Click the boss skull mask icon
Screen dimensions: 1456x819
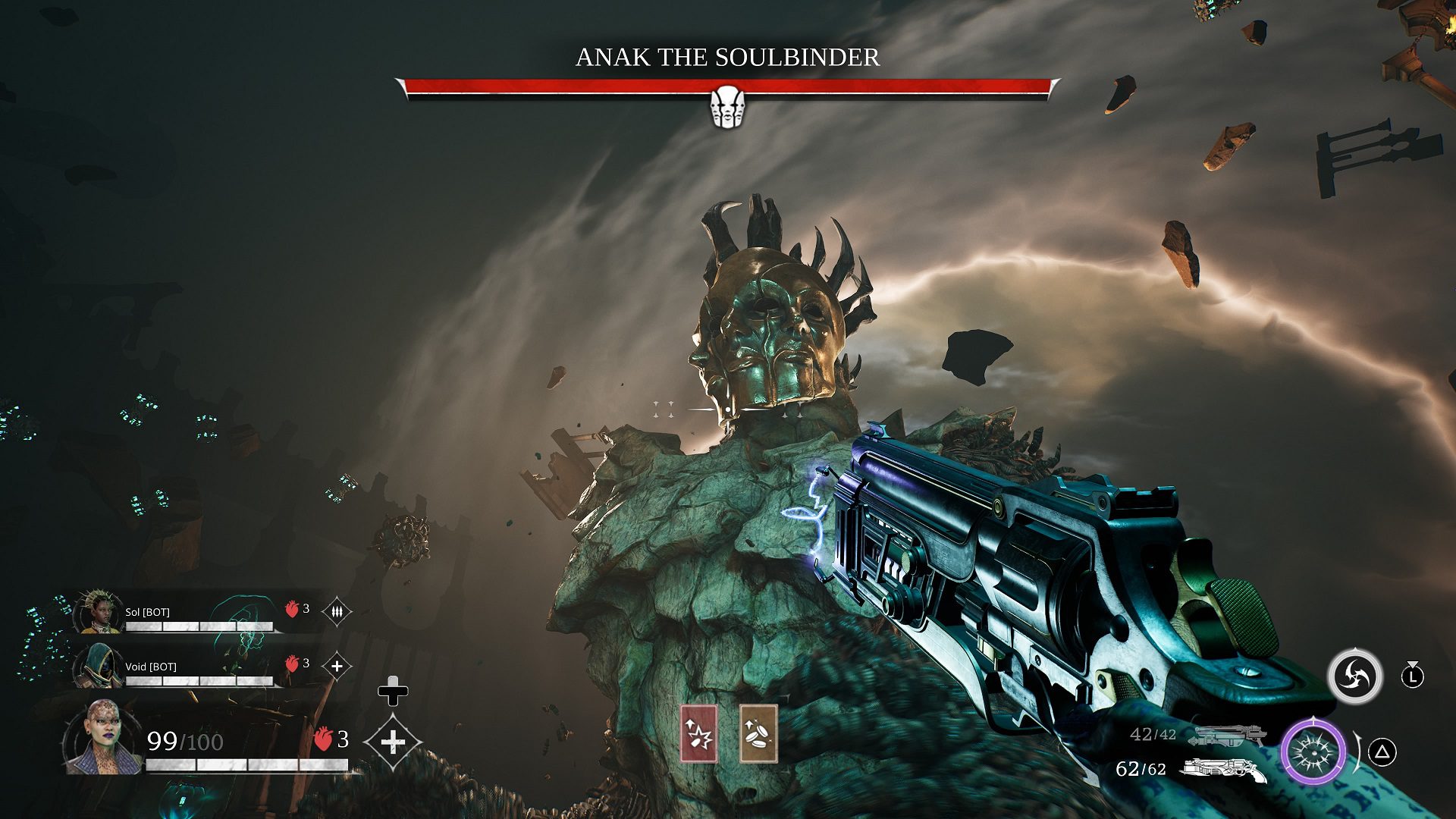tap(727, 106)
